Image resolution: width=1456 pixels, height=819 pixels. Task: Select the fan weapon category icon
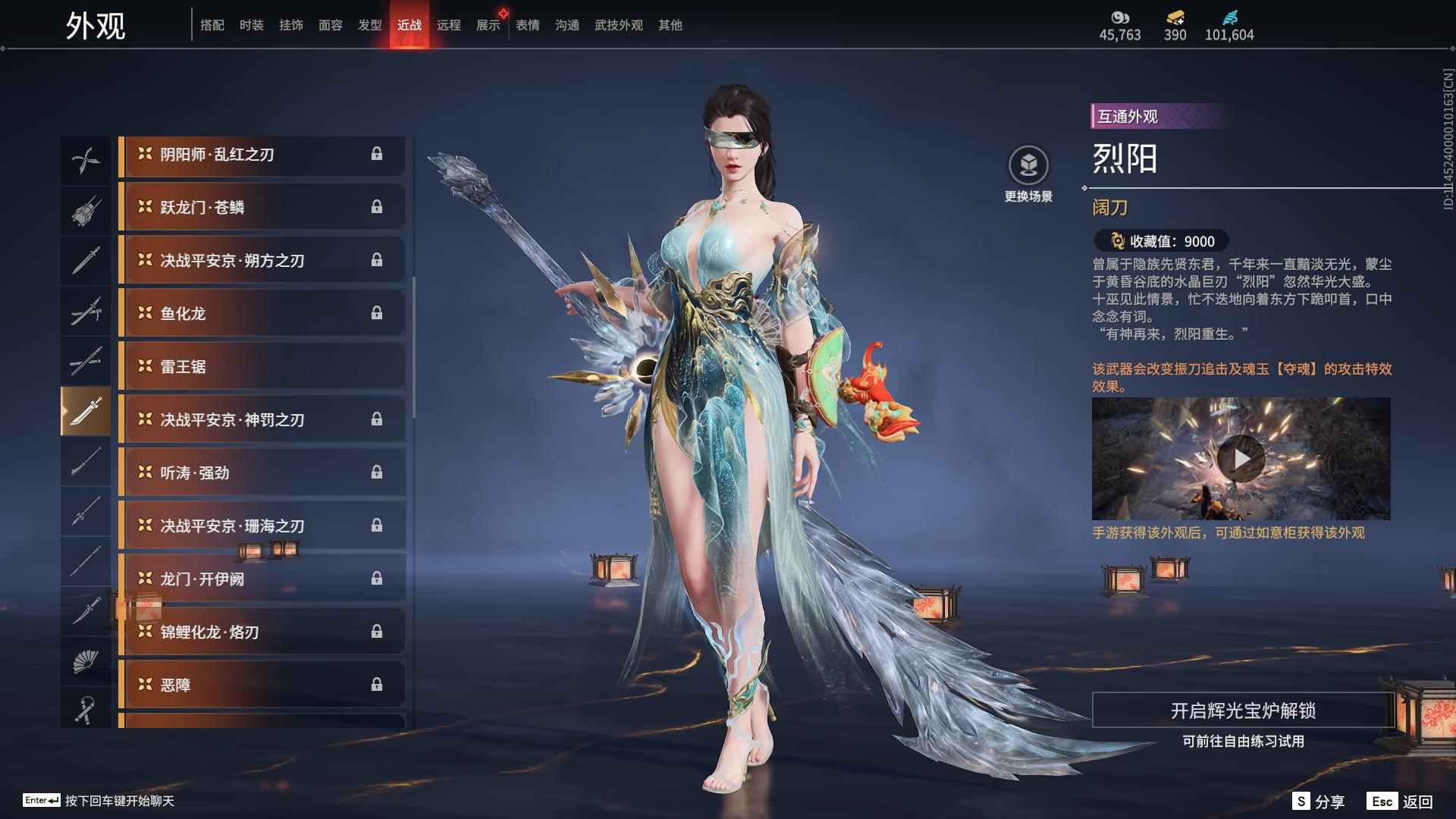coord(86,660)
